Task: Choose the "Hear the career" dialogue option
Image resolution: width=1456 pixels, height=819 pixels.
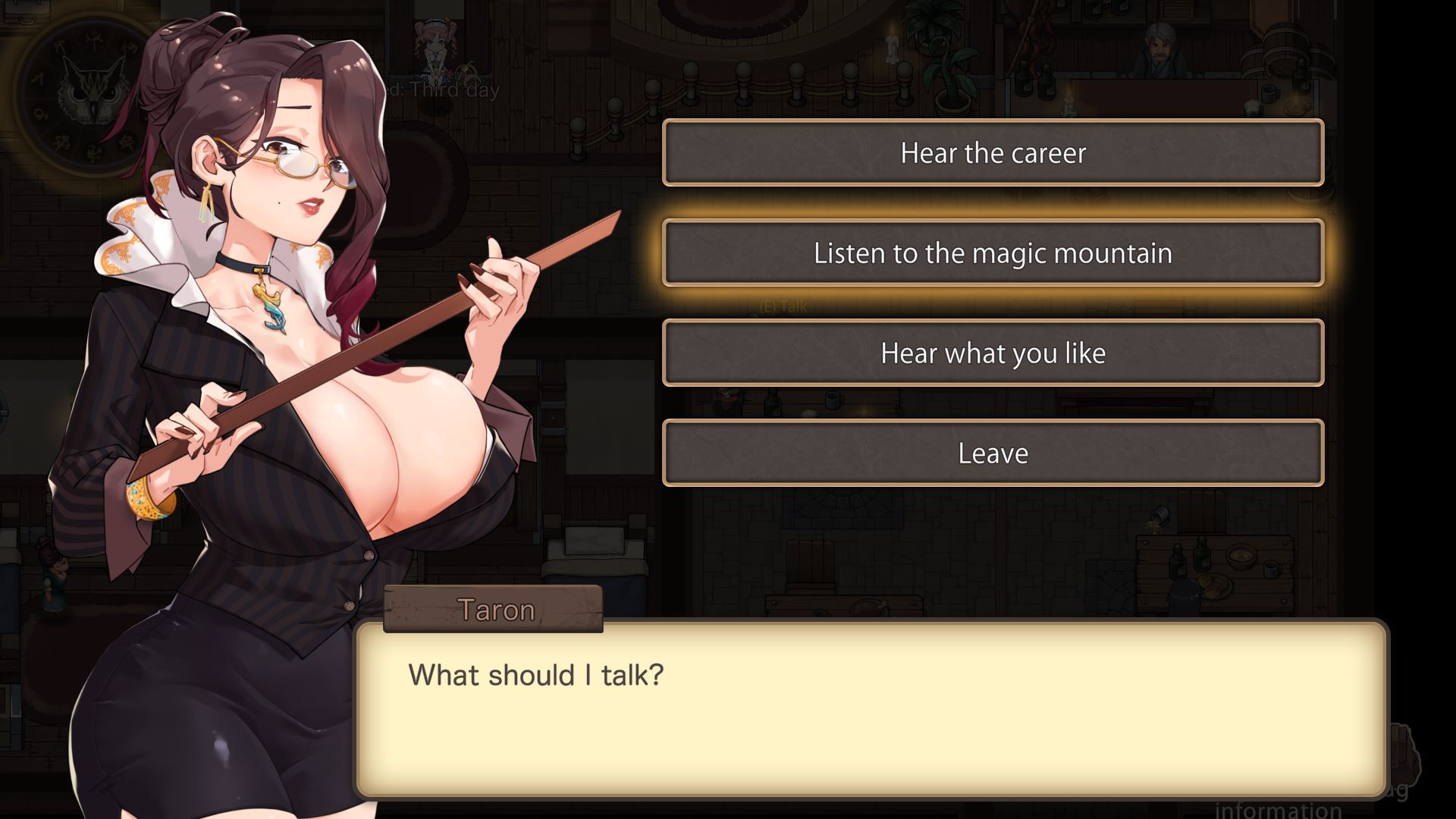Action: (x=993, y=153)
